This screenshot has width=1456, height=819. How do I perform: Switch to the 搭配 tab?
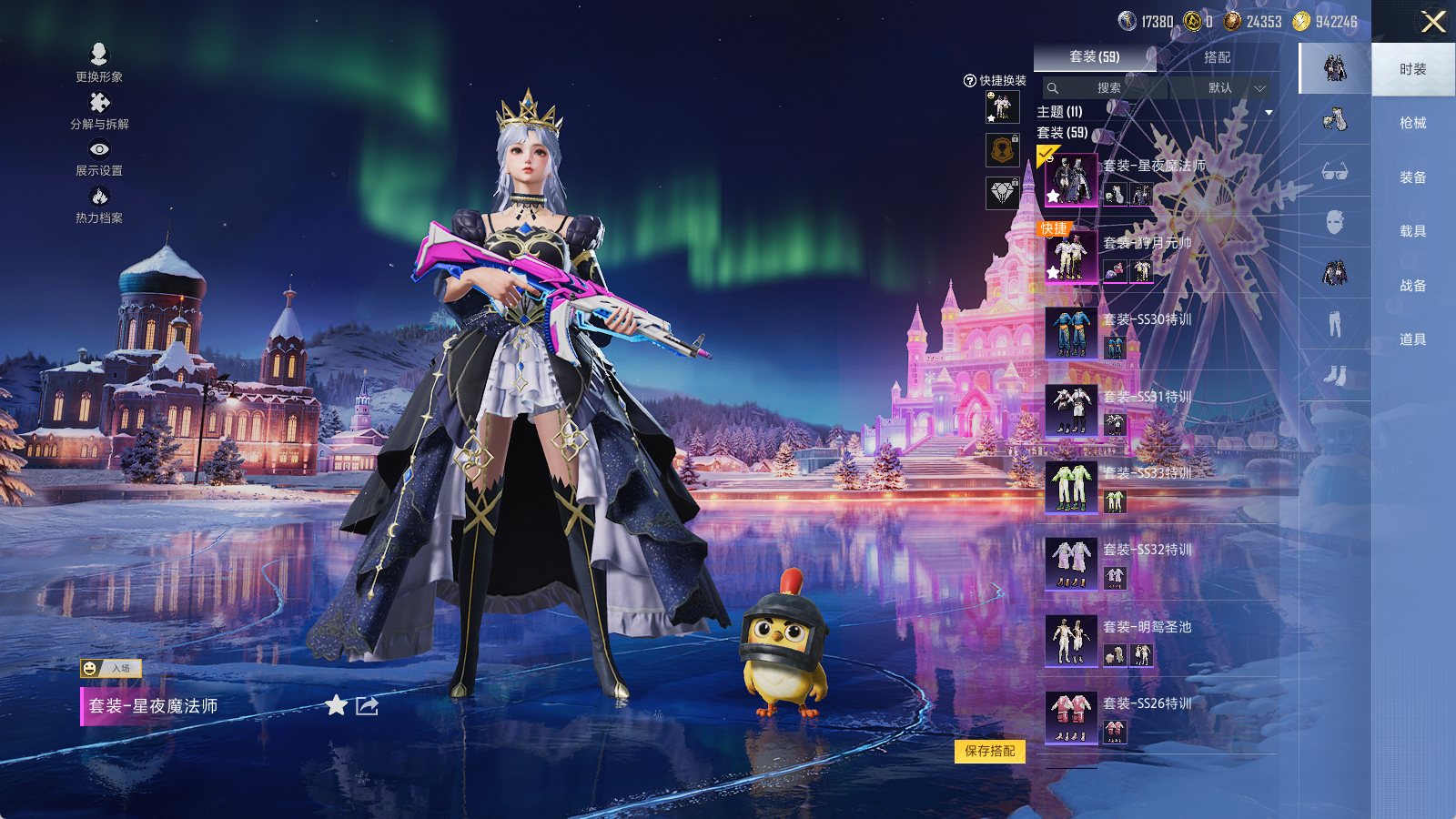point(1217,57)
